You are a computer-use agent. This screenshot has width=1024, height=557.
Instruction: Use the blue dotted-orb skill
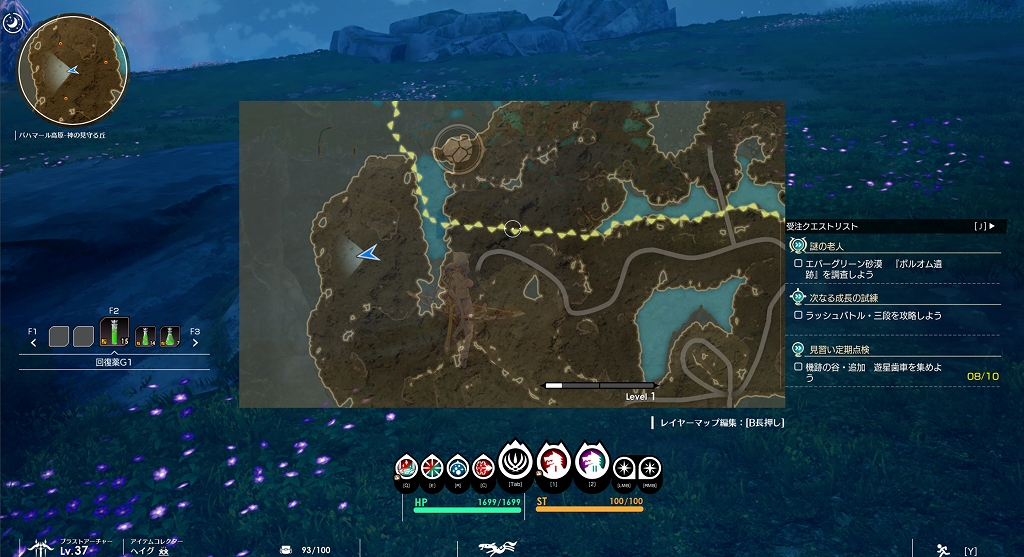pyautogui.click(x=458, y=467)
